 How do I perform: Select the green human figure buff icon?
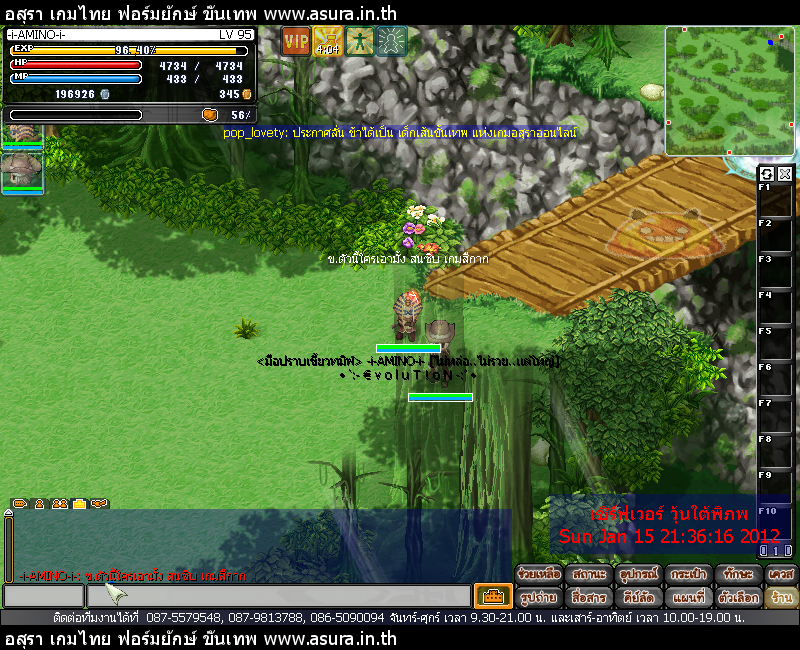pyautogui.click(x=359, y=41)
